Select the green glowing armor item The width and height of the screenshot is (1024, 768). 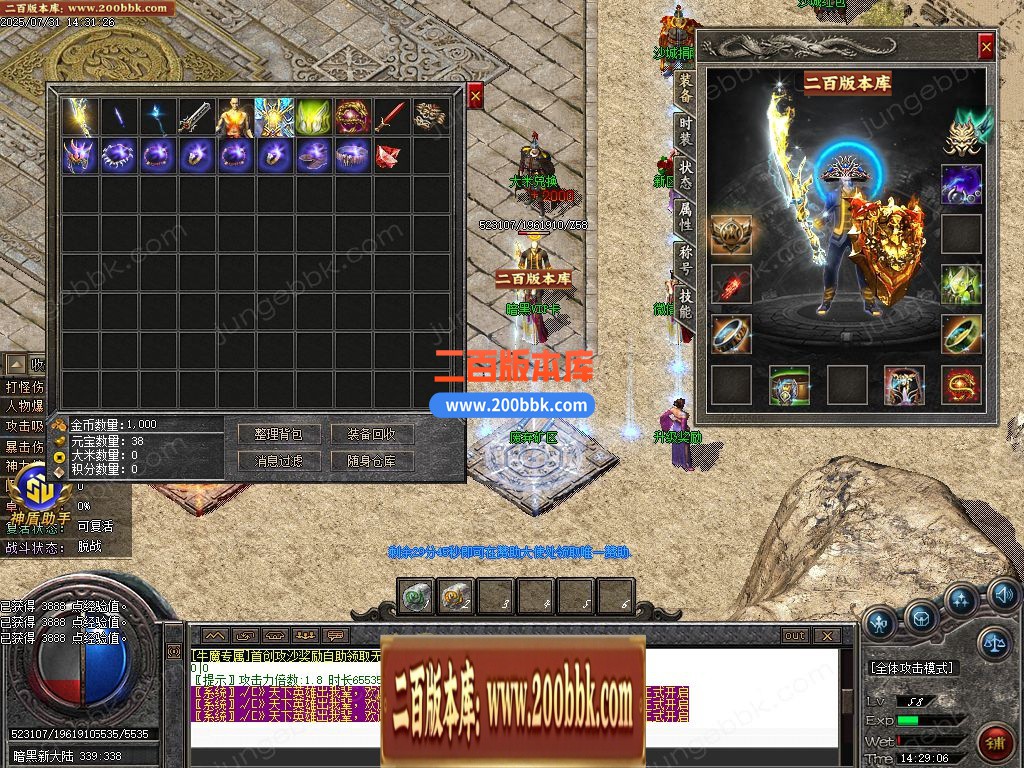[x=313, y=117]
